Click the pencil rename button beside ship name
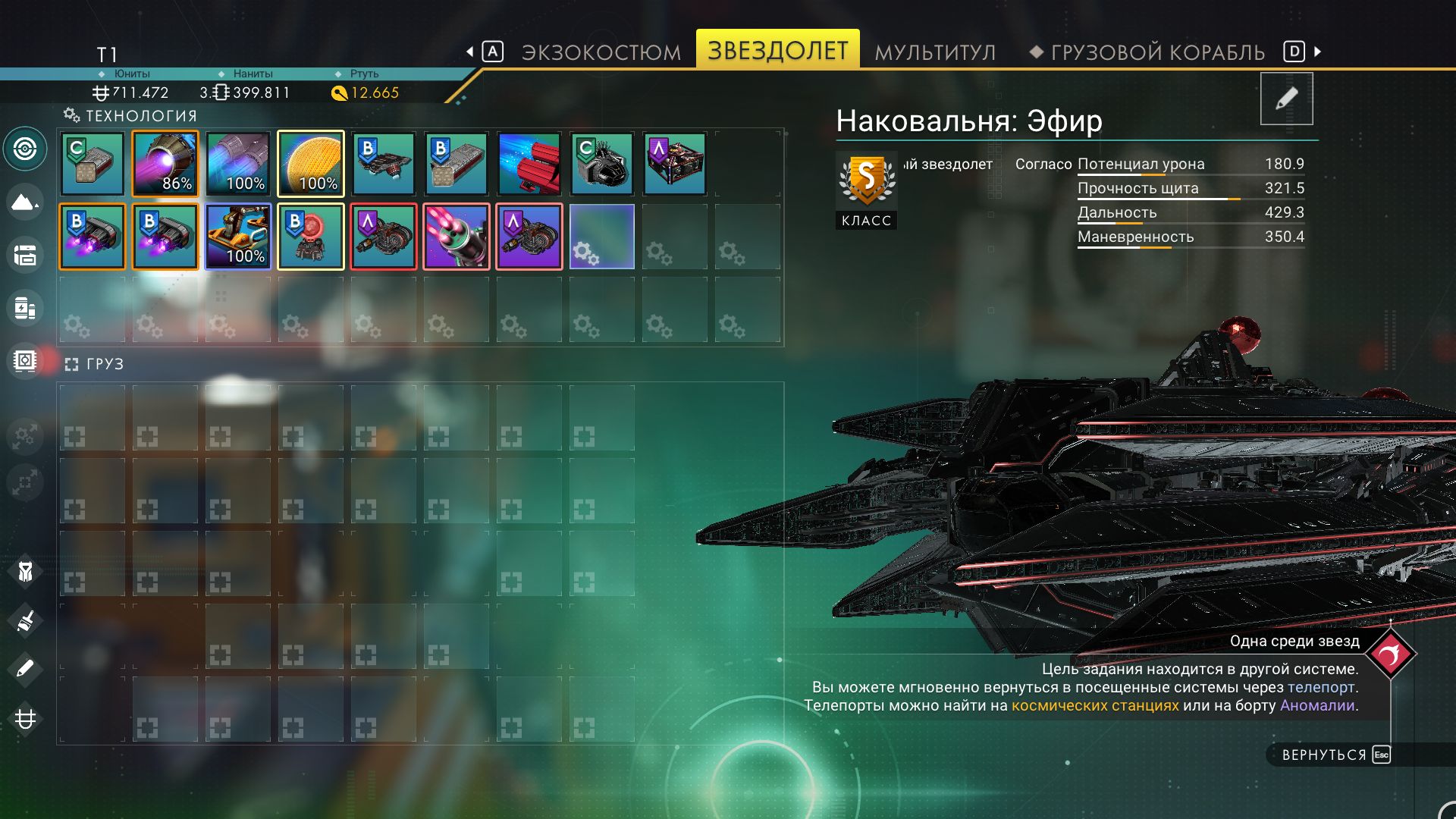This screenshot has height=819, width=1456. pyautogui.click(x=1286, y=99)
